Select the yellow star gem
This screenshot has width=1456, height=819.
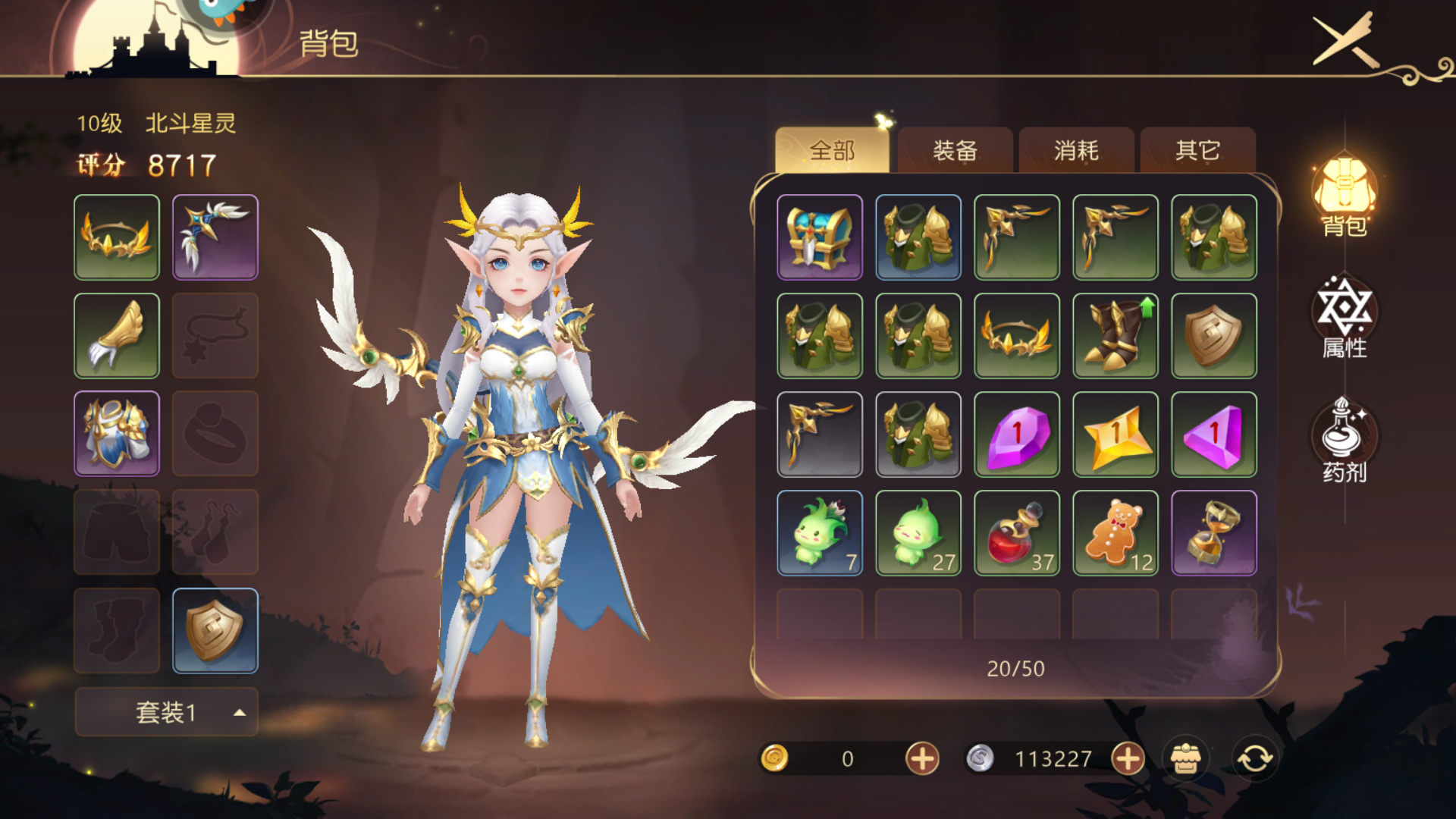point(1116,435)
